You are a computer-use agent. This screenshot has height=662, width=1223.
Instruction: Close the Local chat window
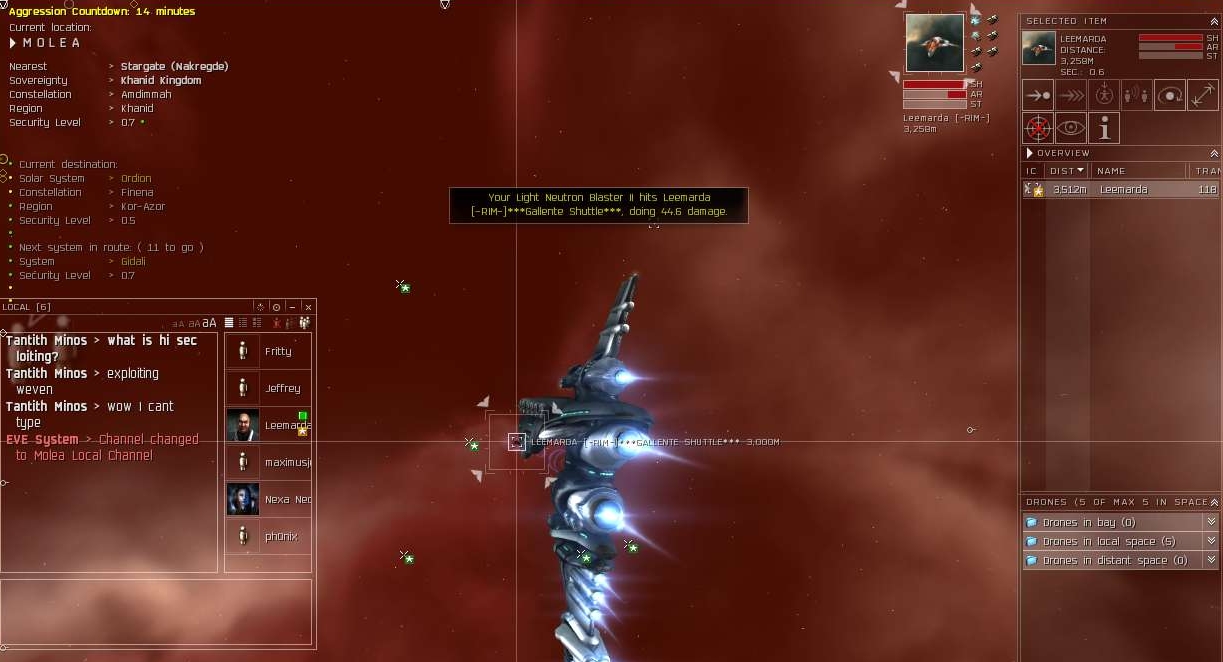coord(308,307)
